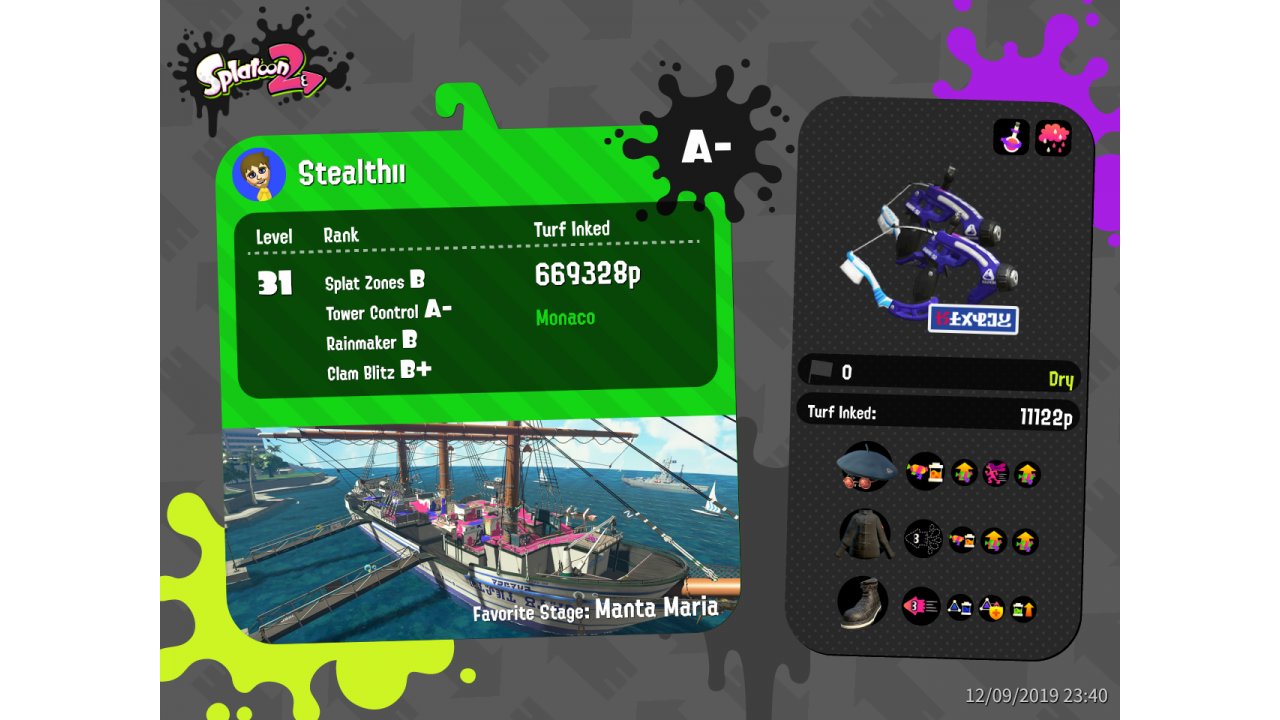Select the black boots shoes item
Viewport: 1280px width, 720px height.
pyautogui.click(x=862, y=602)
